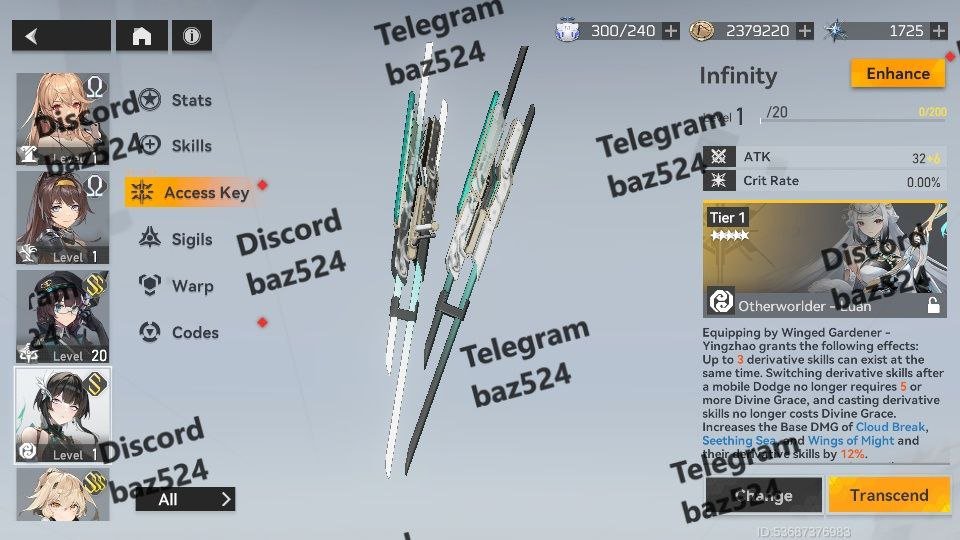Toggle the lock icon on Otherworlder card
Screen dimensions: 960x540
pyautogui.click(x=933, y=306)
